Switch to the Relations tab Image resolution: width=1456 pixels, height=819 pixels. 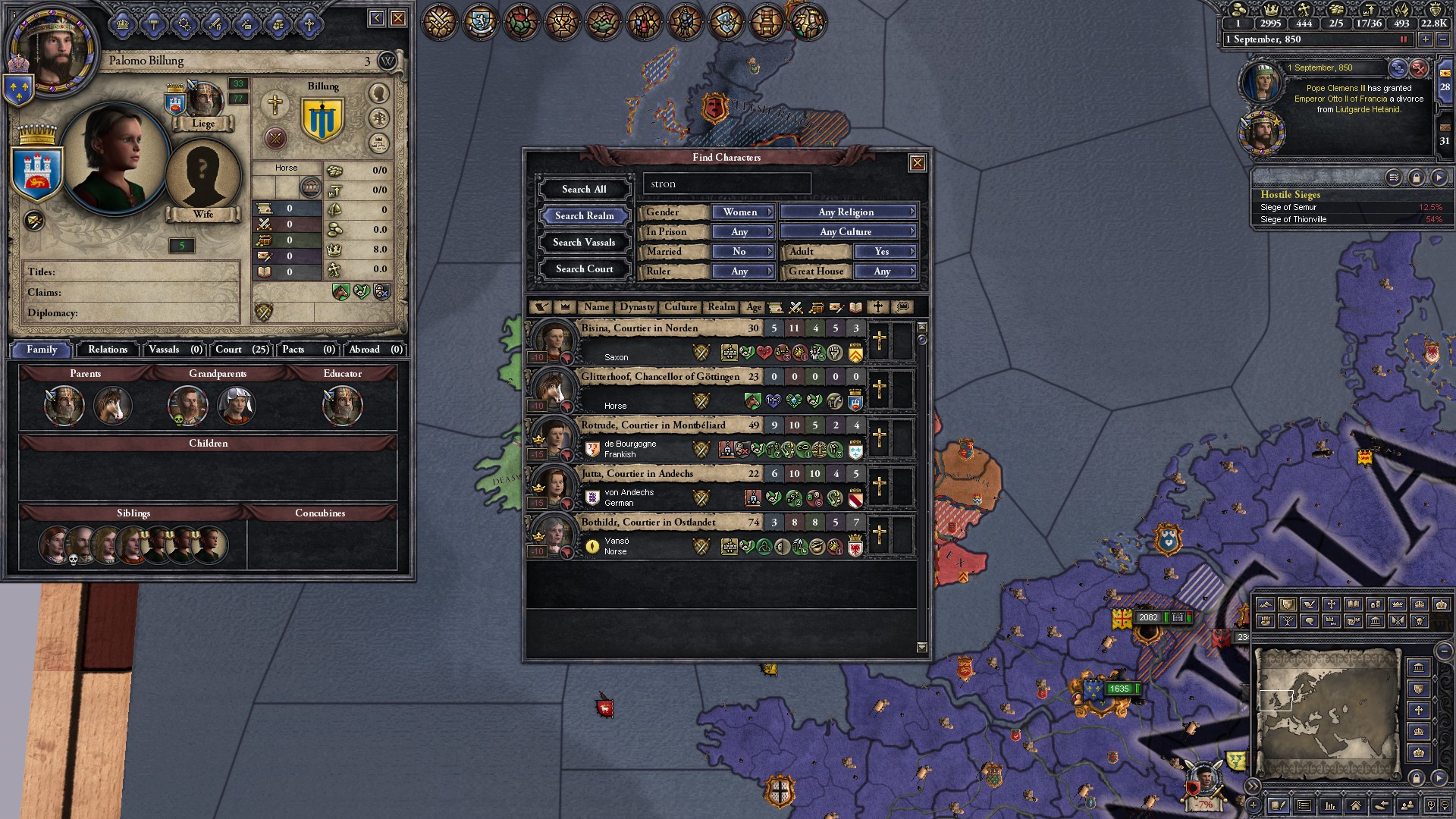coord(108,350)
